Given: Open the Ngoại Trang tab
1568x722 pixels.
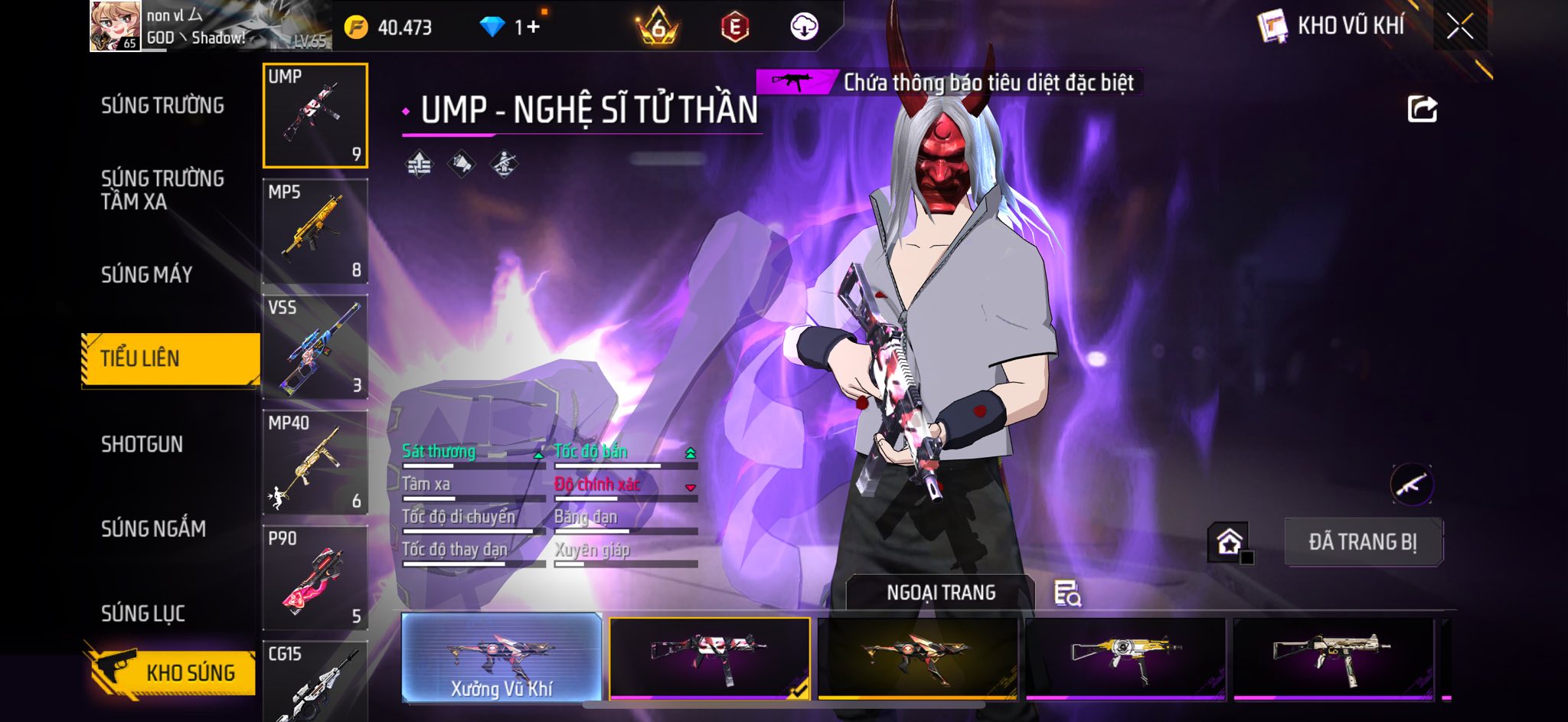Looking at the screenshot, I should 940,593.
